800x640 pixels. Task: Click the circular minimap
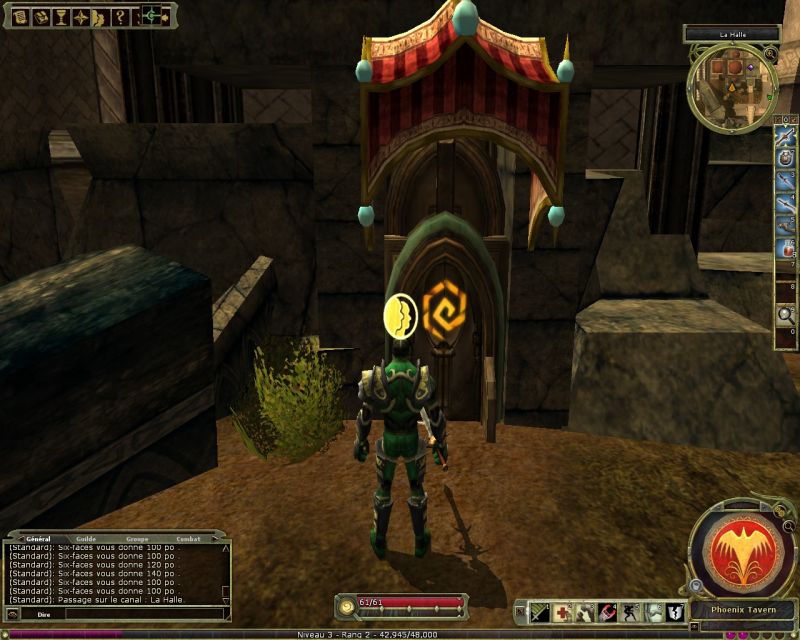pyautogui.click(x=732, y=88)
